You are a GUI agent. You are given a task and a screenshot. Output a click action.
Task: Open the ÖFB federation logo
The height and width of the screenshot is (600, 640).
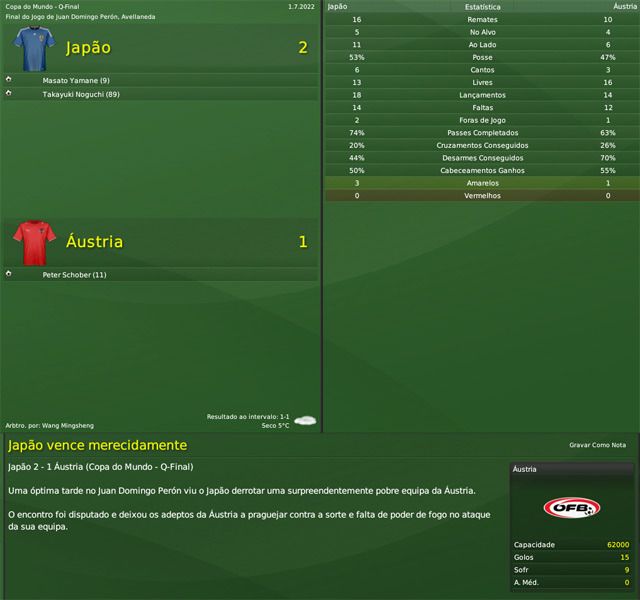[571, 509]
